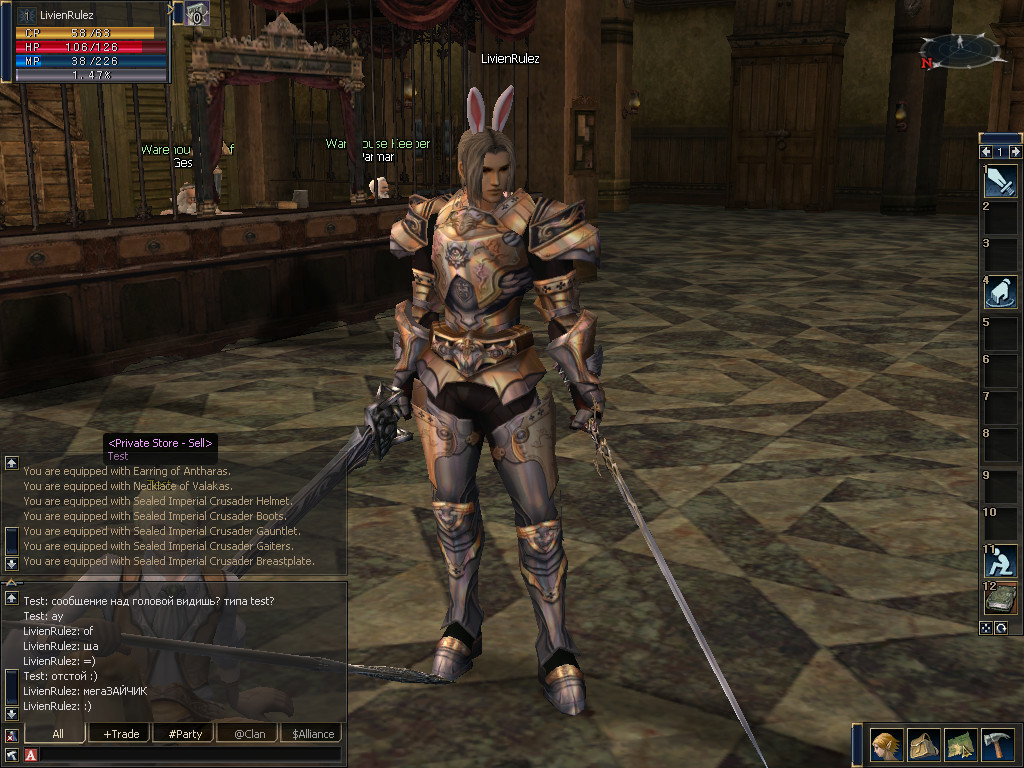Use the sit/stand action in slot 11

pyautogui.click(x=1001, y=560)
